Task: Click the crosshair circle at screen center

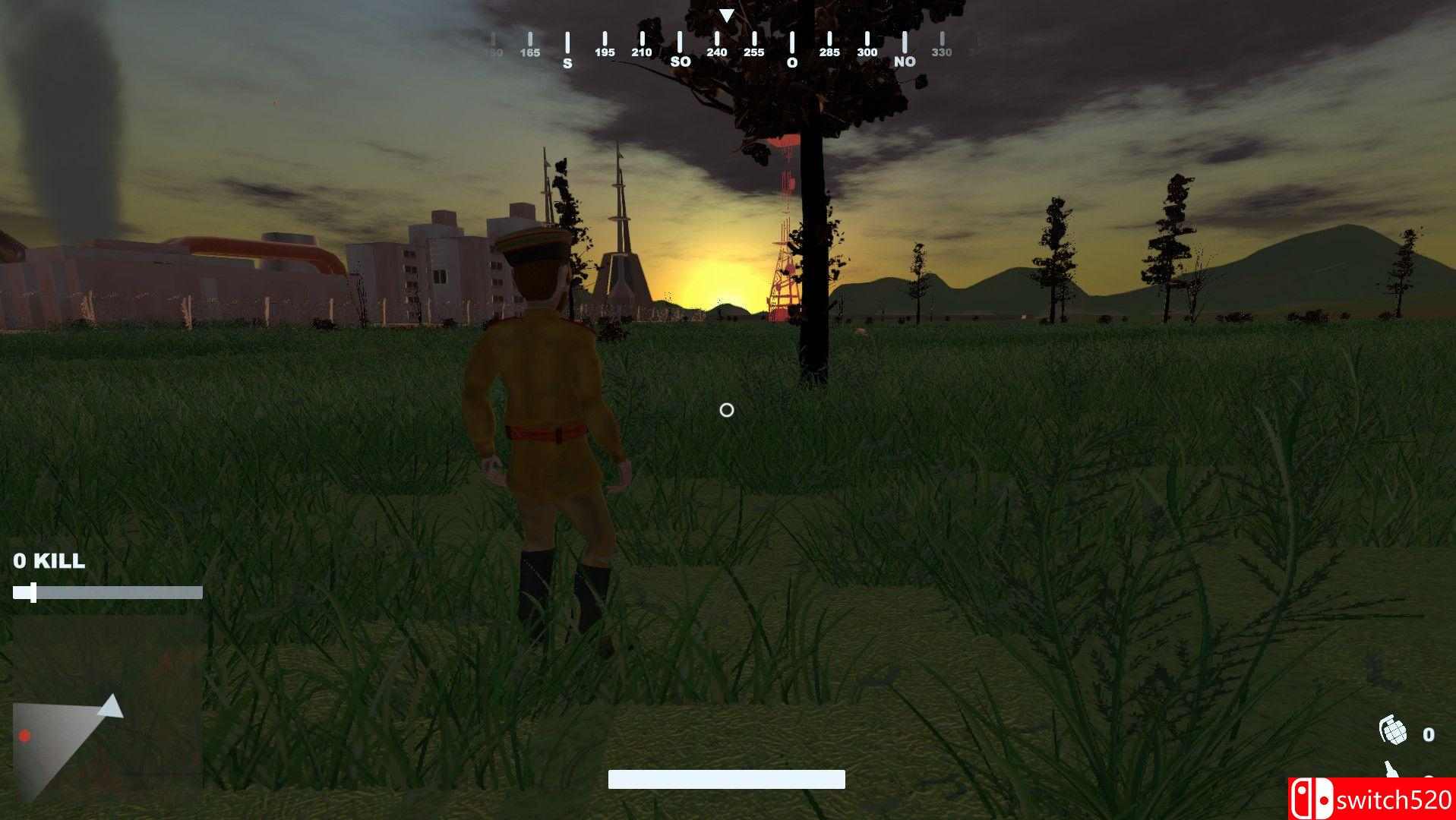Action: pos(726,411)
